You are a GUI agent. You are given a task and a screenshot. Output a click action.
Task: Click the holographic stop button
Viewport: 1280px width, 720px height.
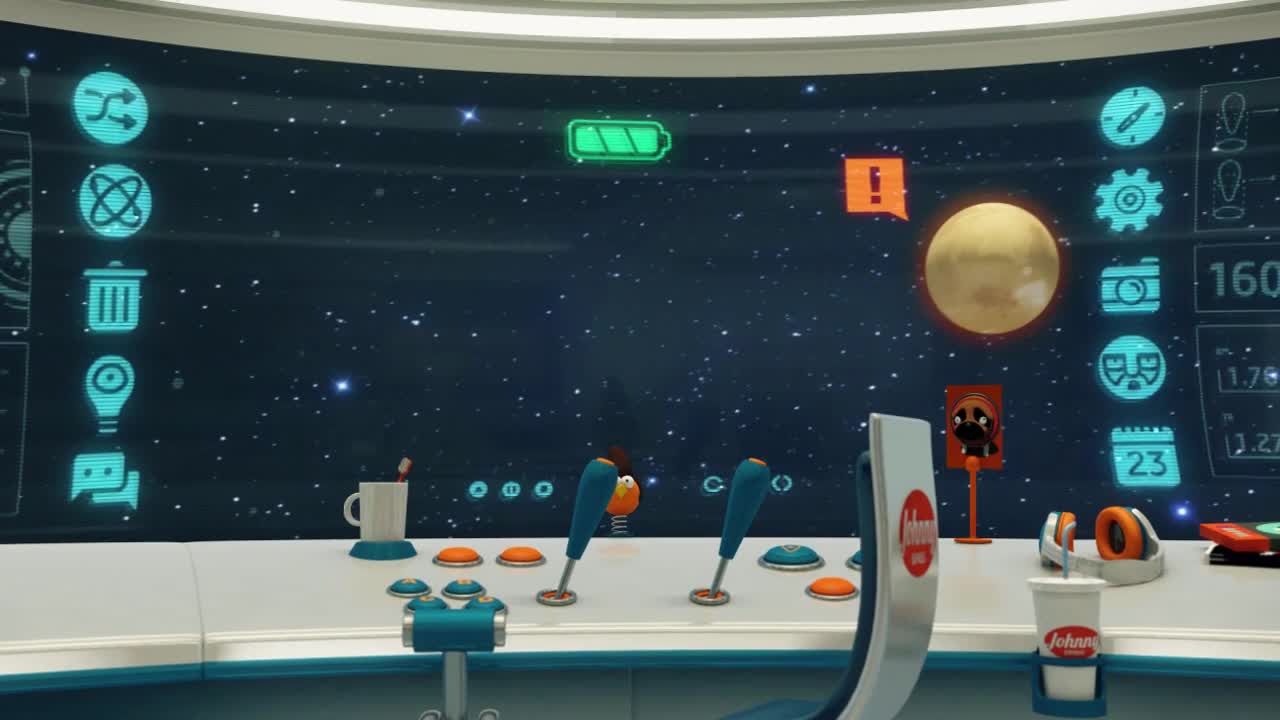pyautogui.click(x=543, y=489)
